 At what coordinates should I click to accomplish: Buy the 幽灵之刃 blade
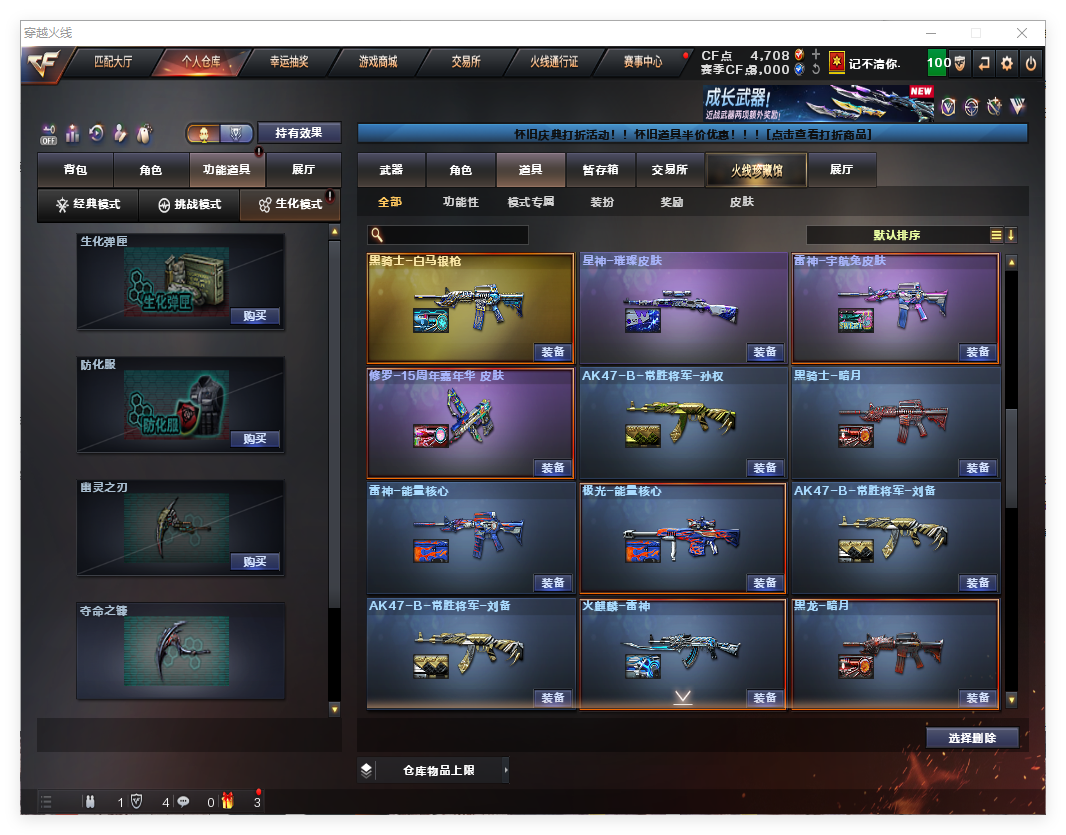255,561
